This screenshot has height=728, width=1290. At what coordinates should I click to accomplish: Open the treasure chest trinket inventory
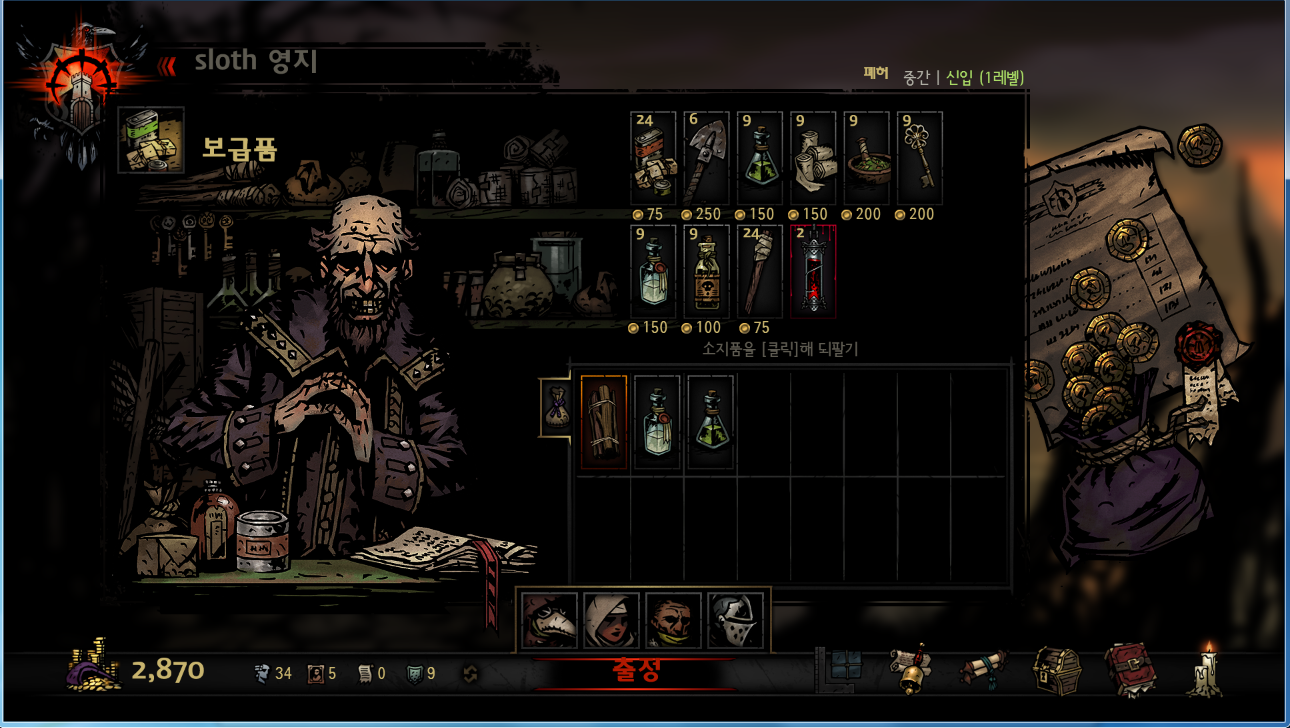[1056, 670]
